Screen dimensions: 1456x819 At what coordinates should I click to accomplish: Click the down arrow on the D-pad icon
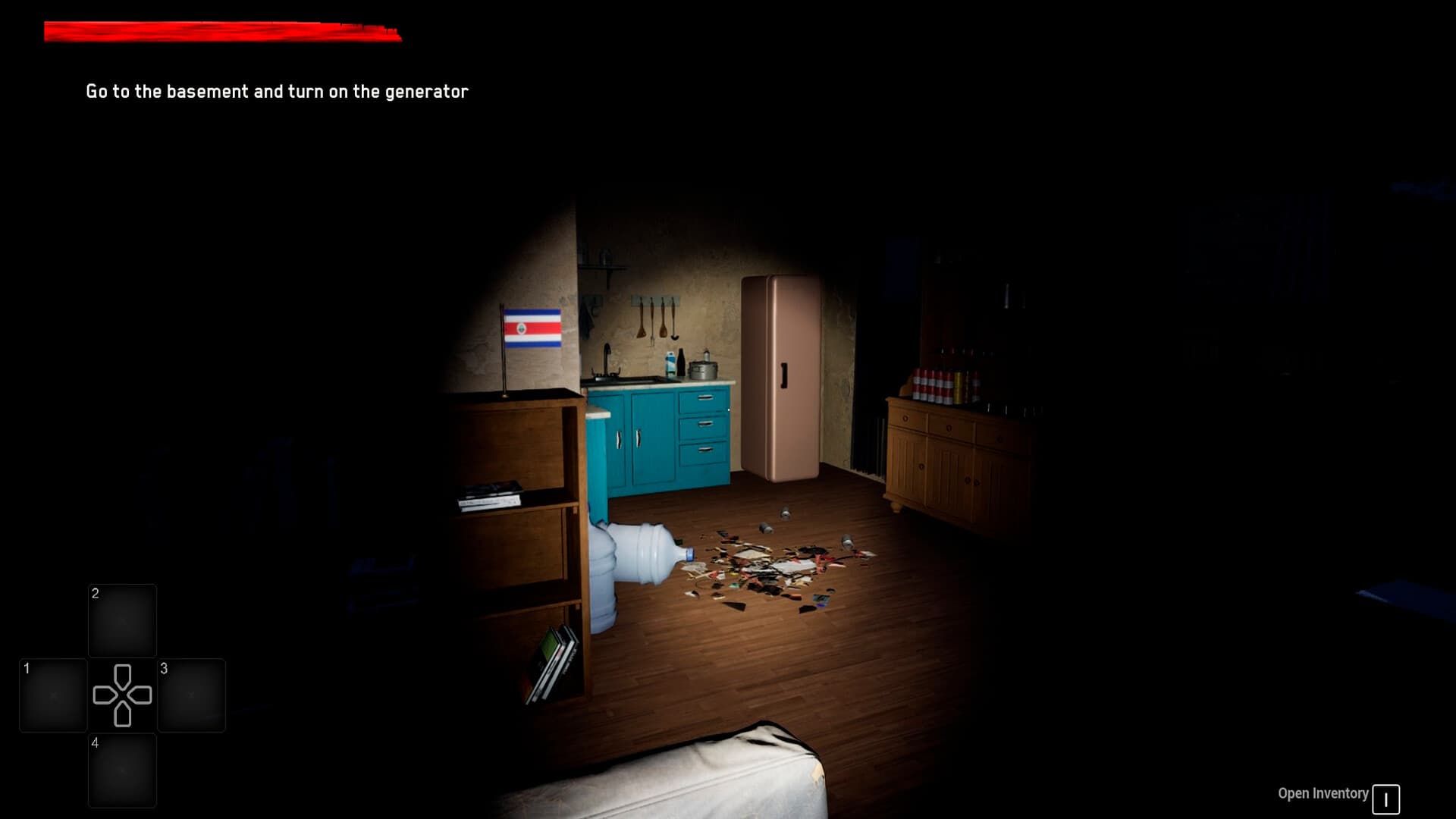point(121,713)
